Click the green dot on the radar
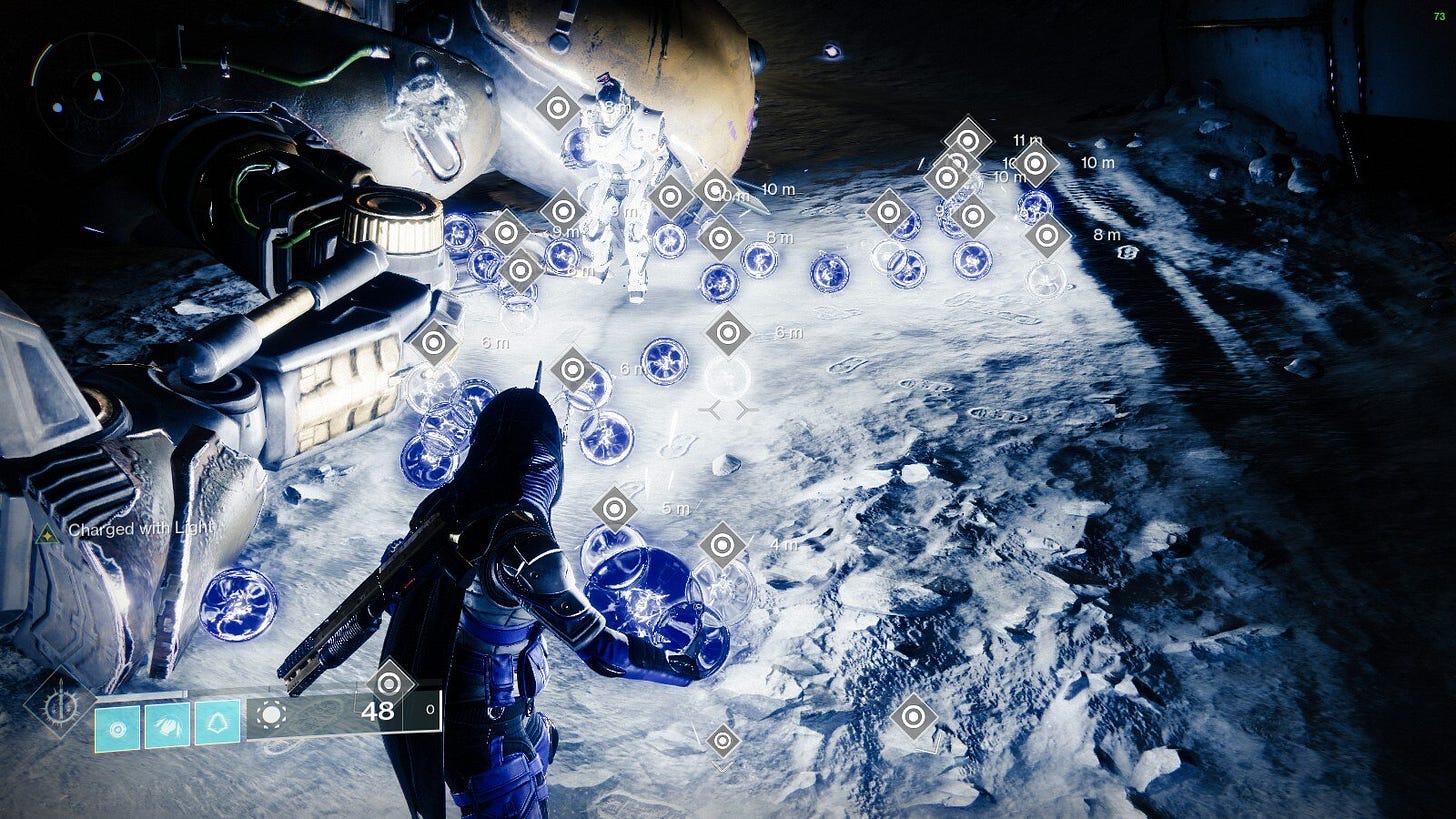This screenshot has height=819, width=1456. pos(96,77)
